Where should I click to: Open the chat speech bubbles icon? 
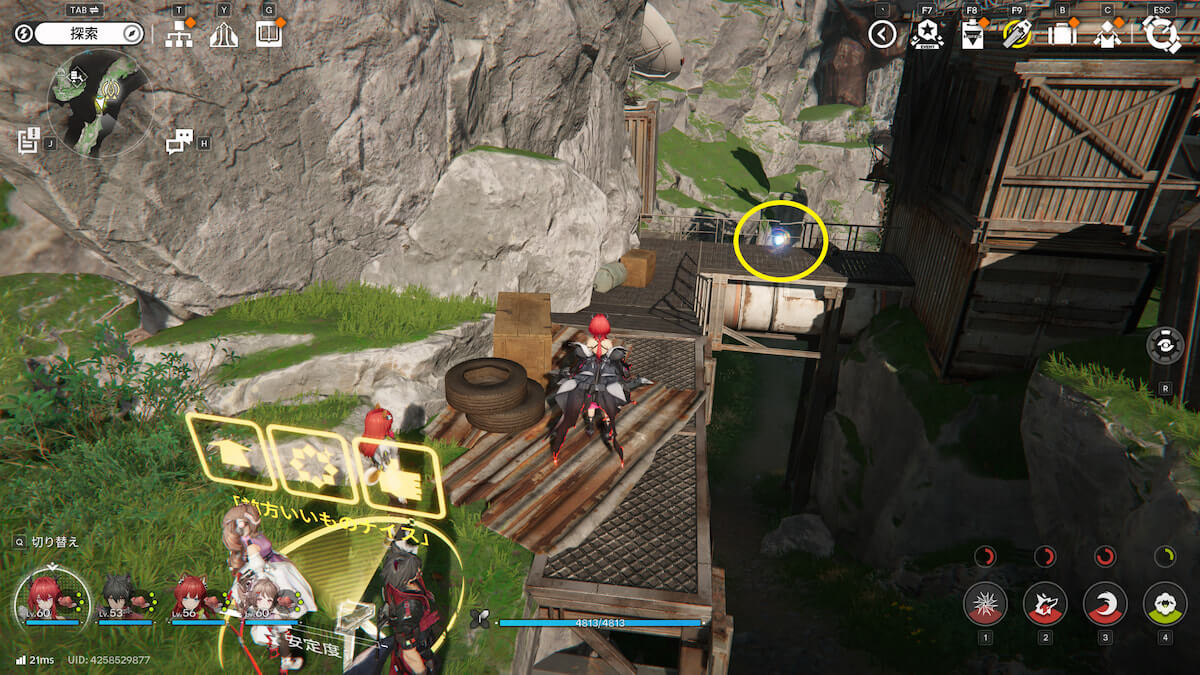[x=179, y=142]
